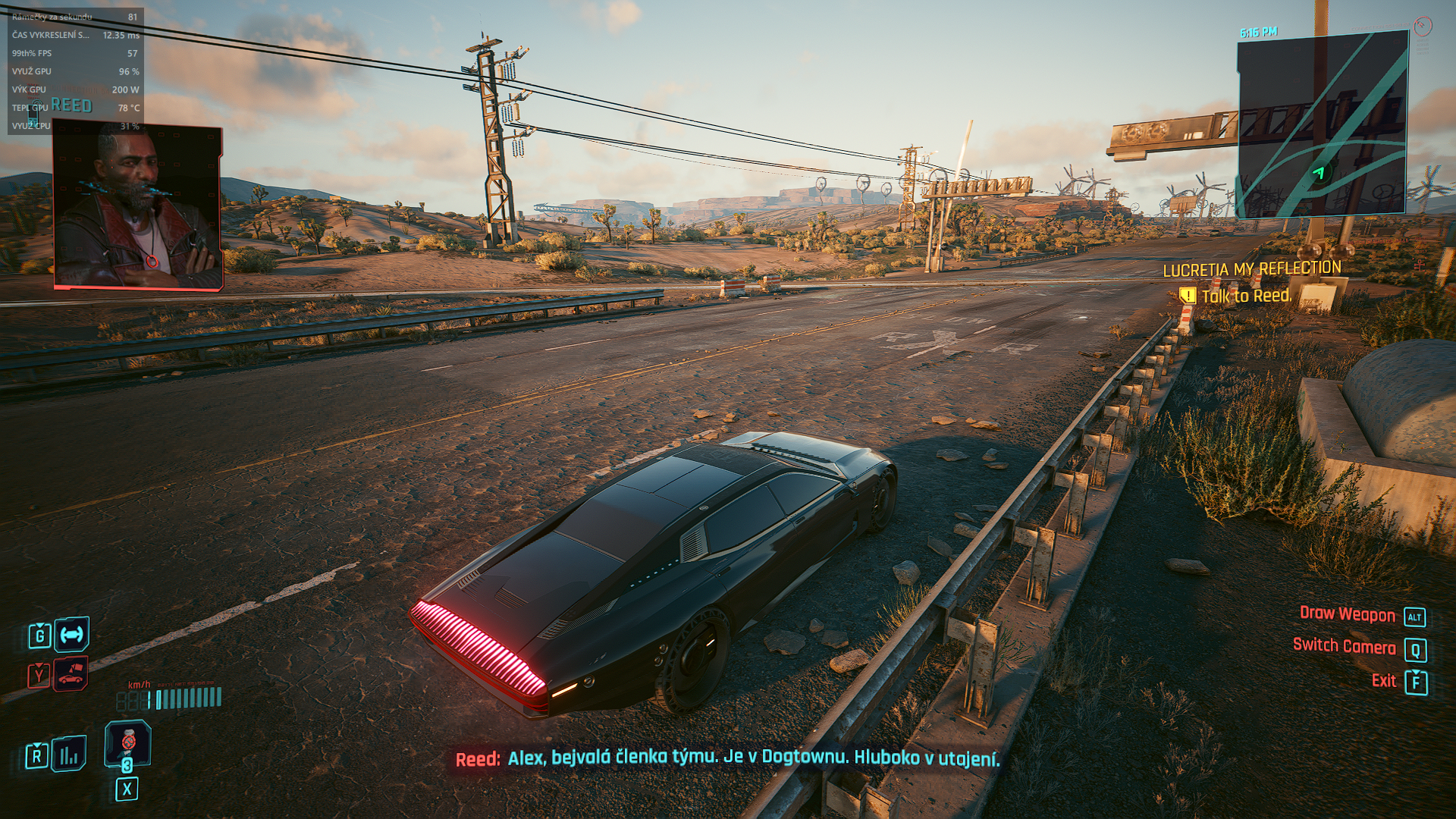Open the minimap in the corner

point(1322,125)
